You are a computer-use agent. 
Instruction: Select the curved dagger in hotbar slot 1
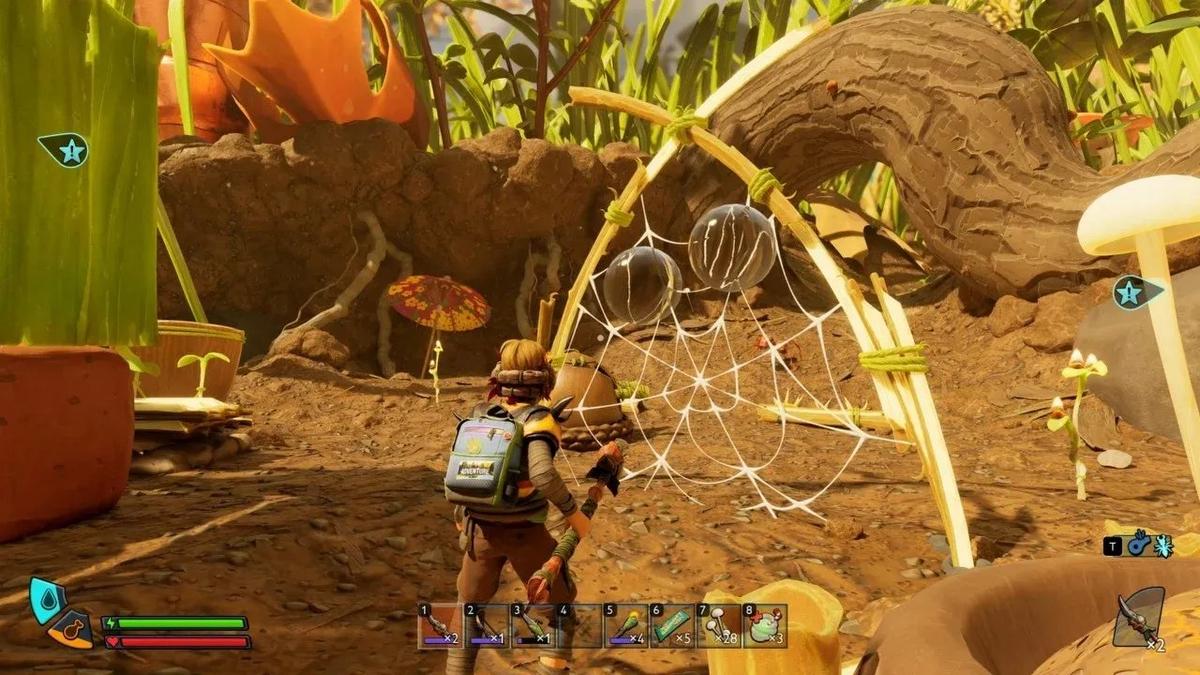[x=440, y=627]
